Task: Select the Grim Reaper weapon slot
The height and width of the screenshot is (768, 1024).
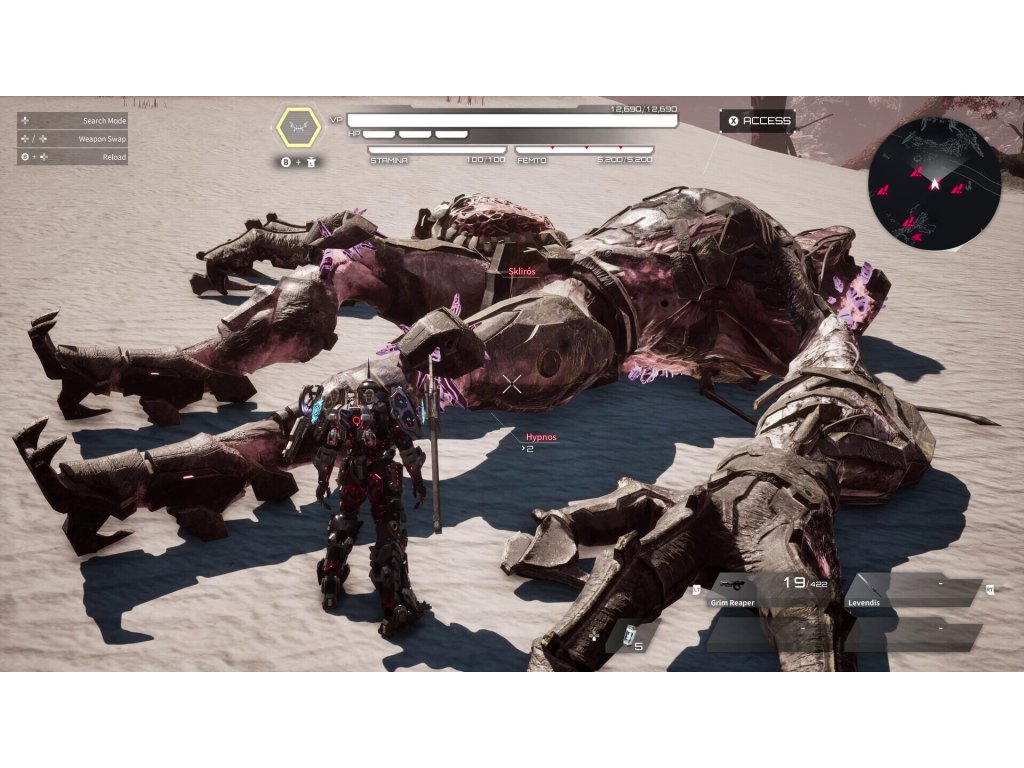Action: pyautogui.click(x=770, y=590)
